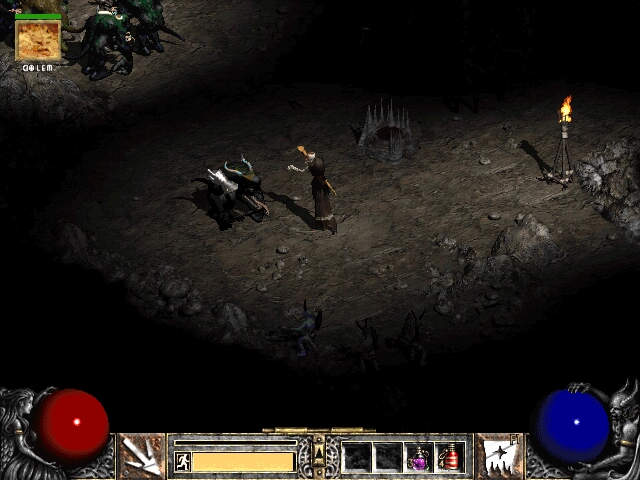
Task: Open the left-click attack skill selector
Action: click(x=141, y=456)
